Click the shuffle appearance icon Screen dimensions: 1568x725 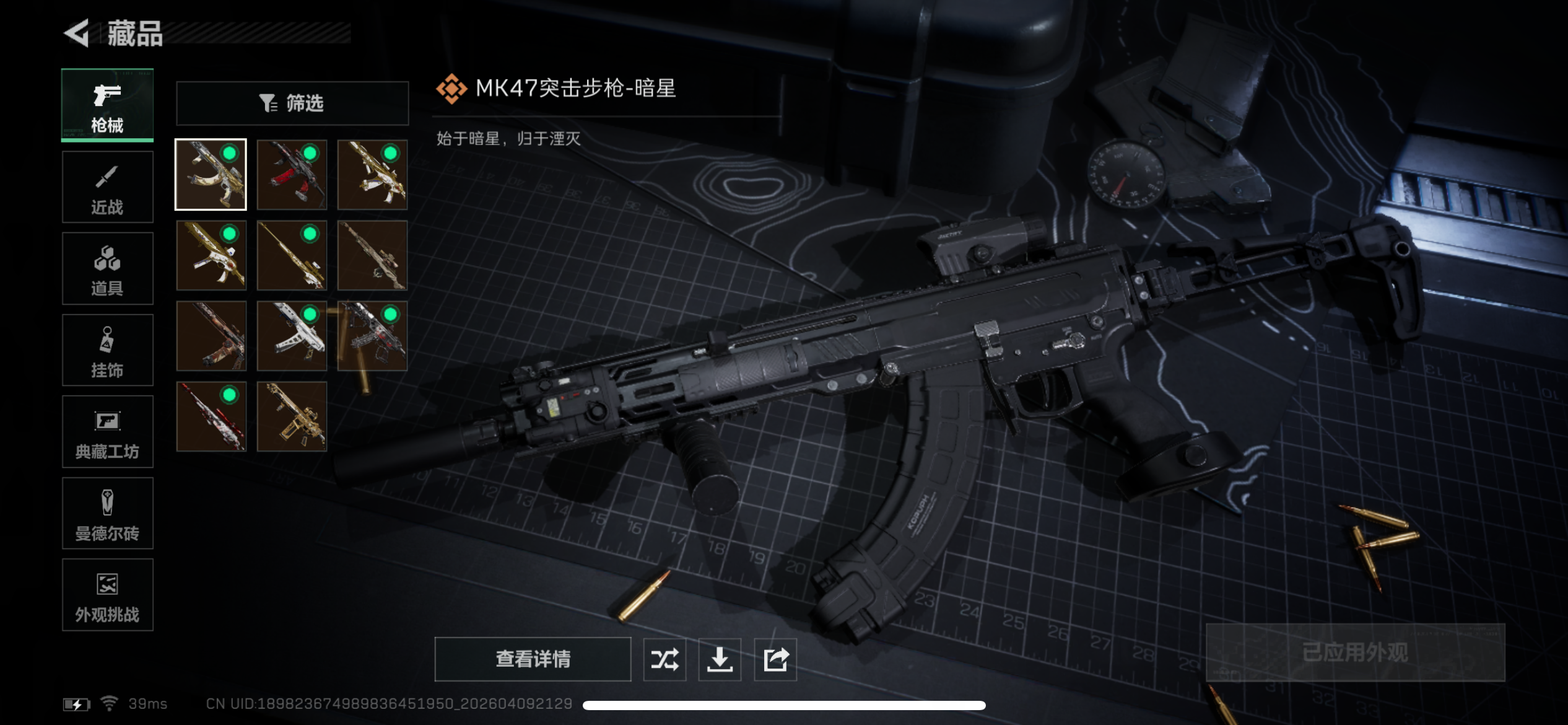click(664, 659)
